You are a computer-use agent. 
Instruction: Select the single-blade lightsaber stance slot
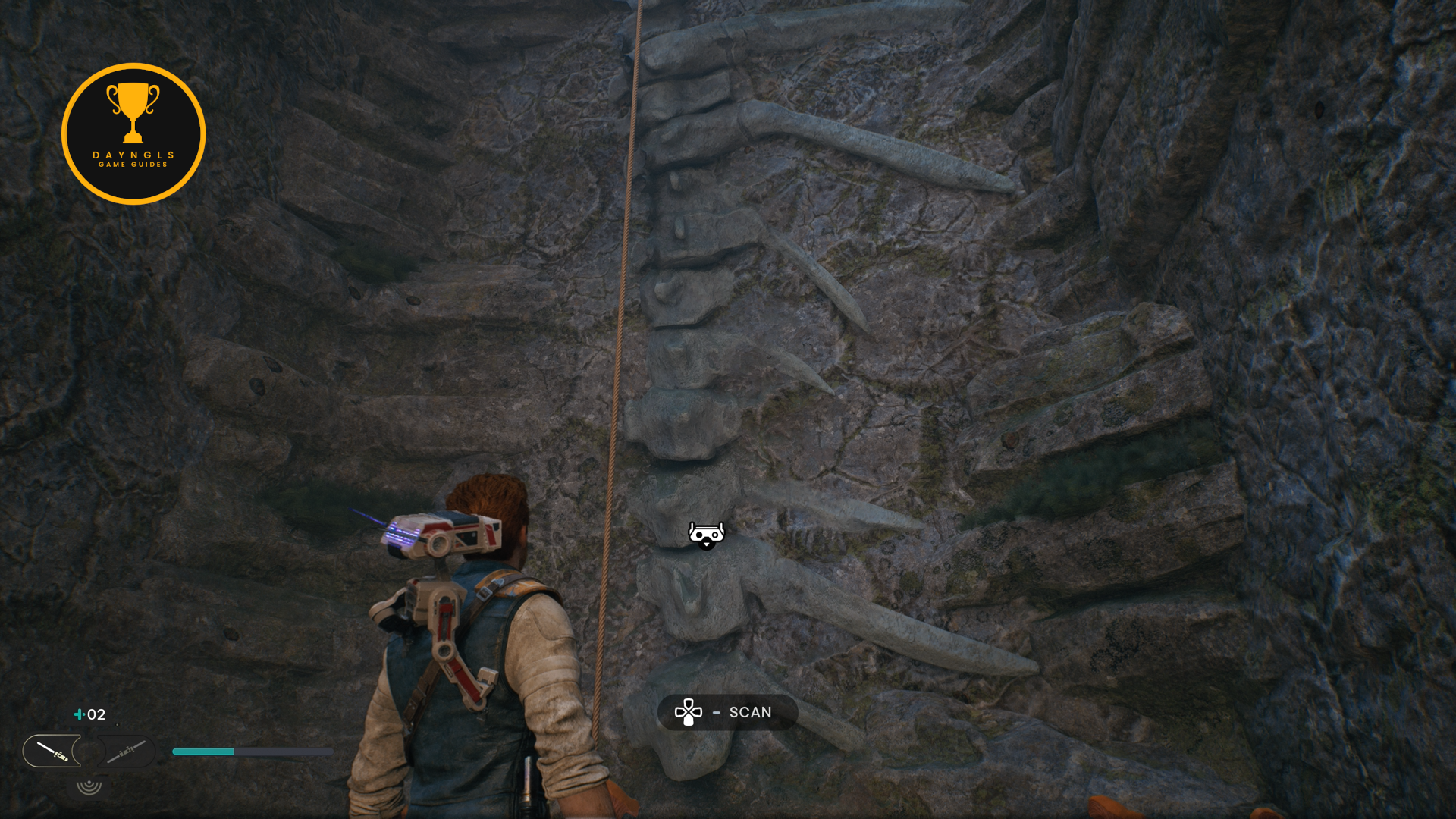tap(52, 751)
